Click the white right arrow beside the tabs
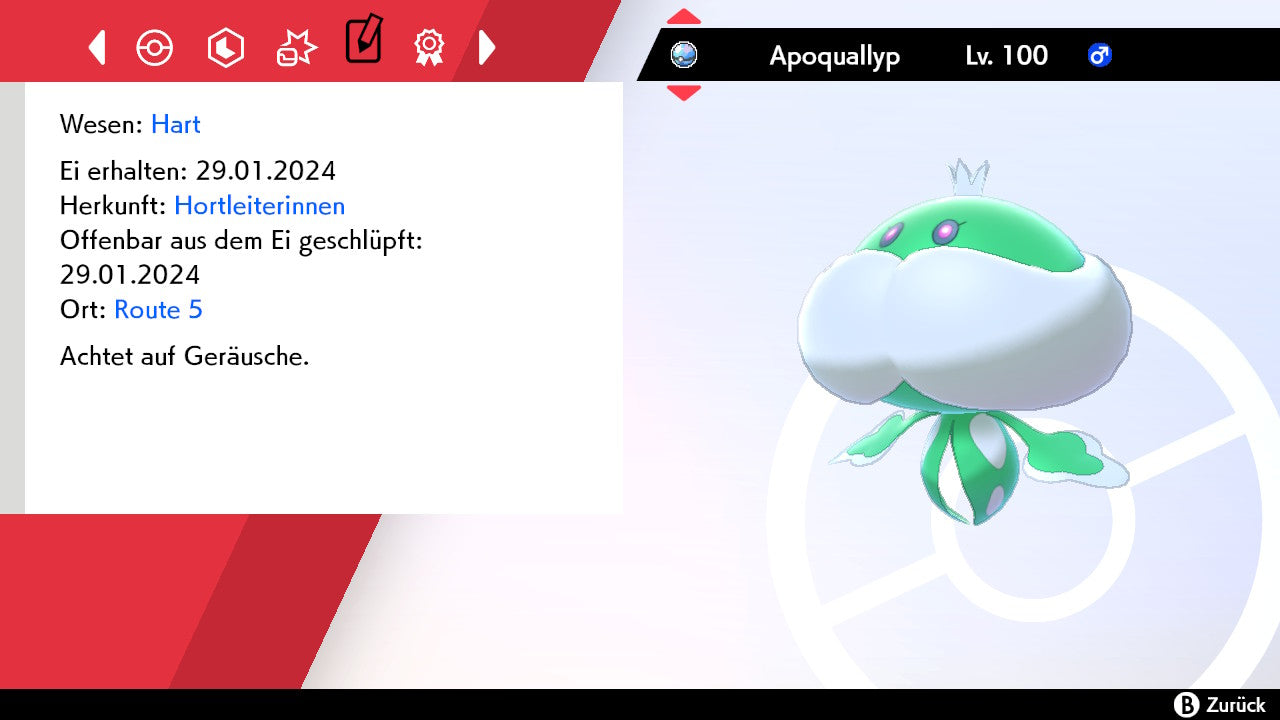This screenshot has height=720, width=1280. (x=487, y=47)
